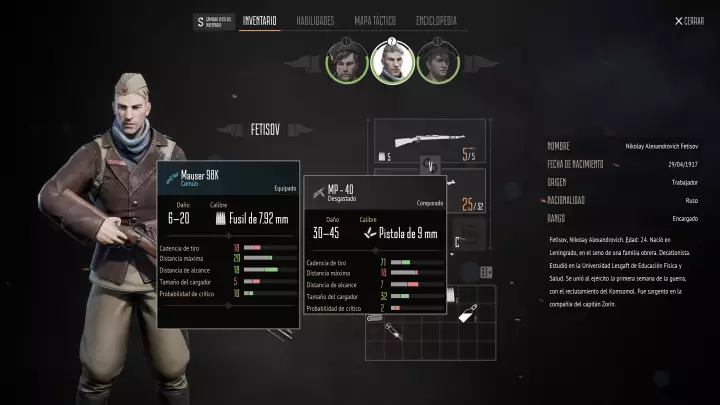
Task: Show the Enciclopedia tab
Action: 435,20
